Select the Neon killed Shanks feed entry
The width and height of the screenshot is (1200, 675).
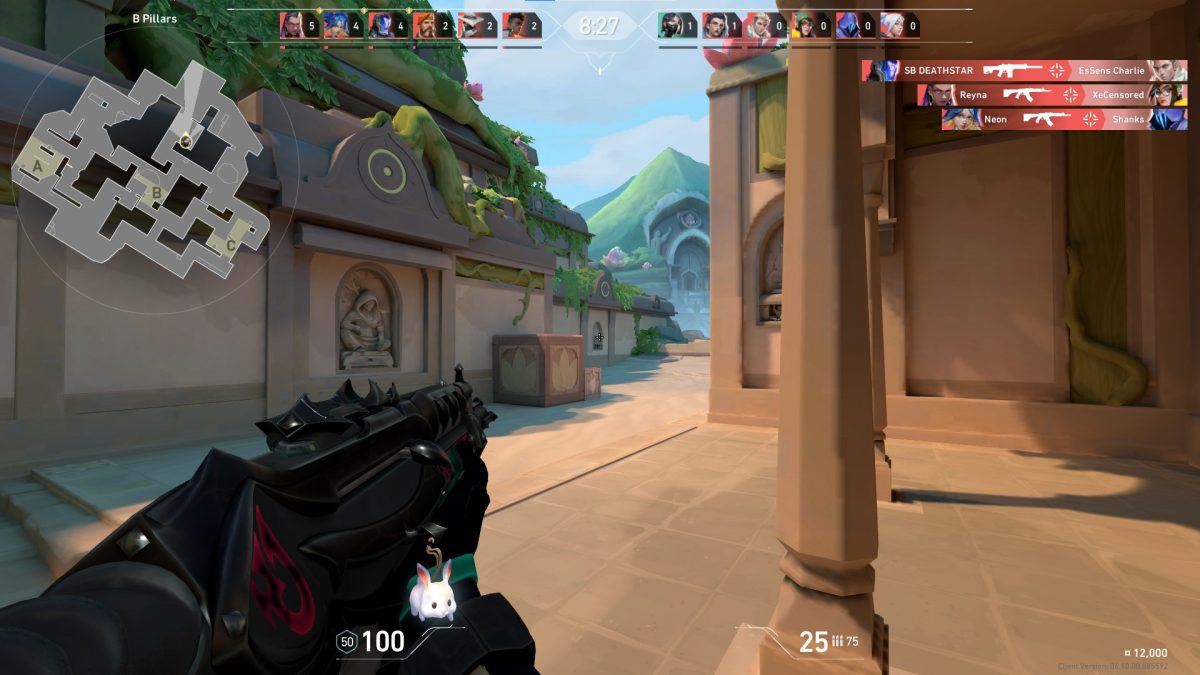tap(1063, 119)
